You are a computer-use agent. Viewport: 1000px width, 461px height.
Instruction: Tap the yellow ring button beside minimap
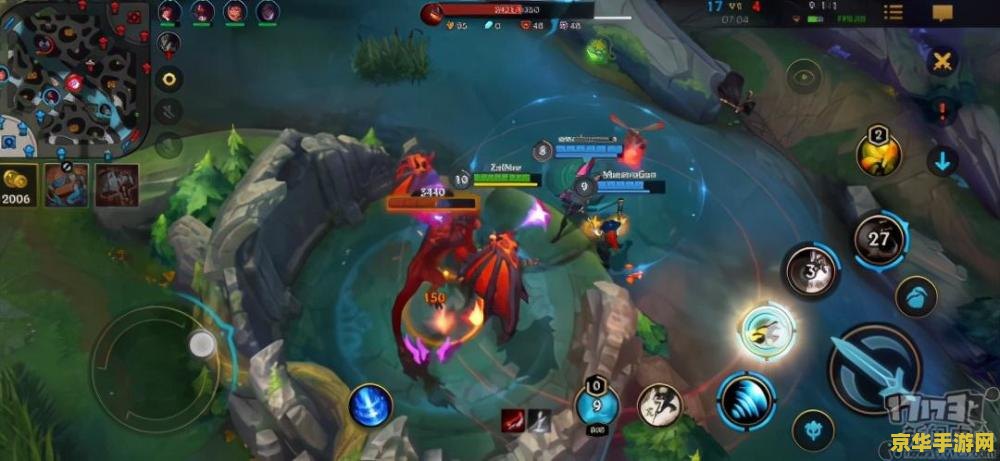point(169,79)
